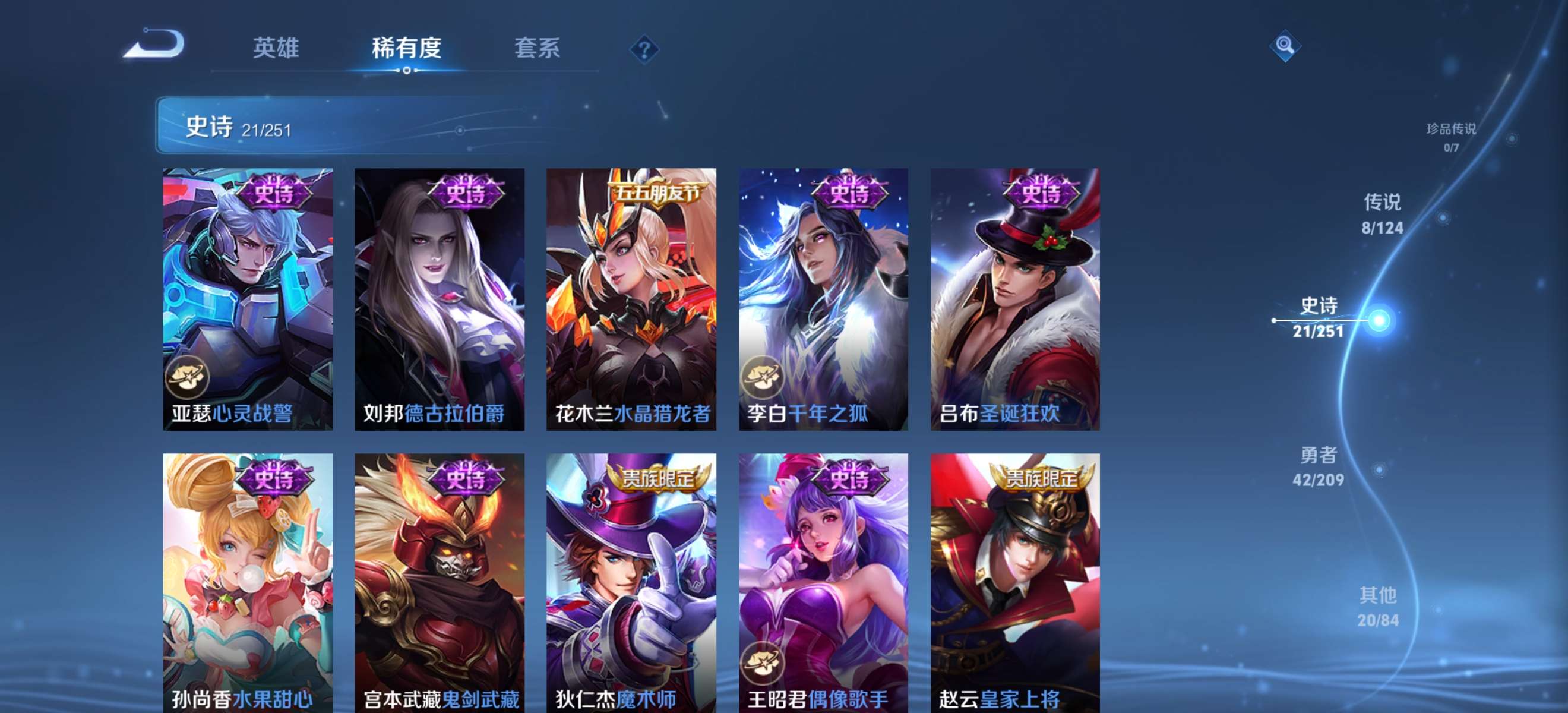Click the tab indicator dot under 稀有度

pyautogui.click(x=407, y=71)
